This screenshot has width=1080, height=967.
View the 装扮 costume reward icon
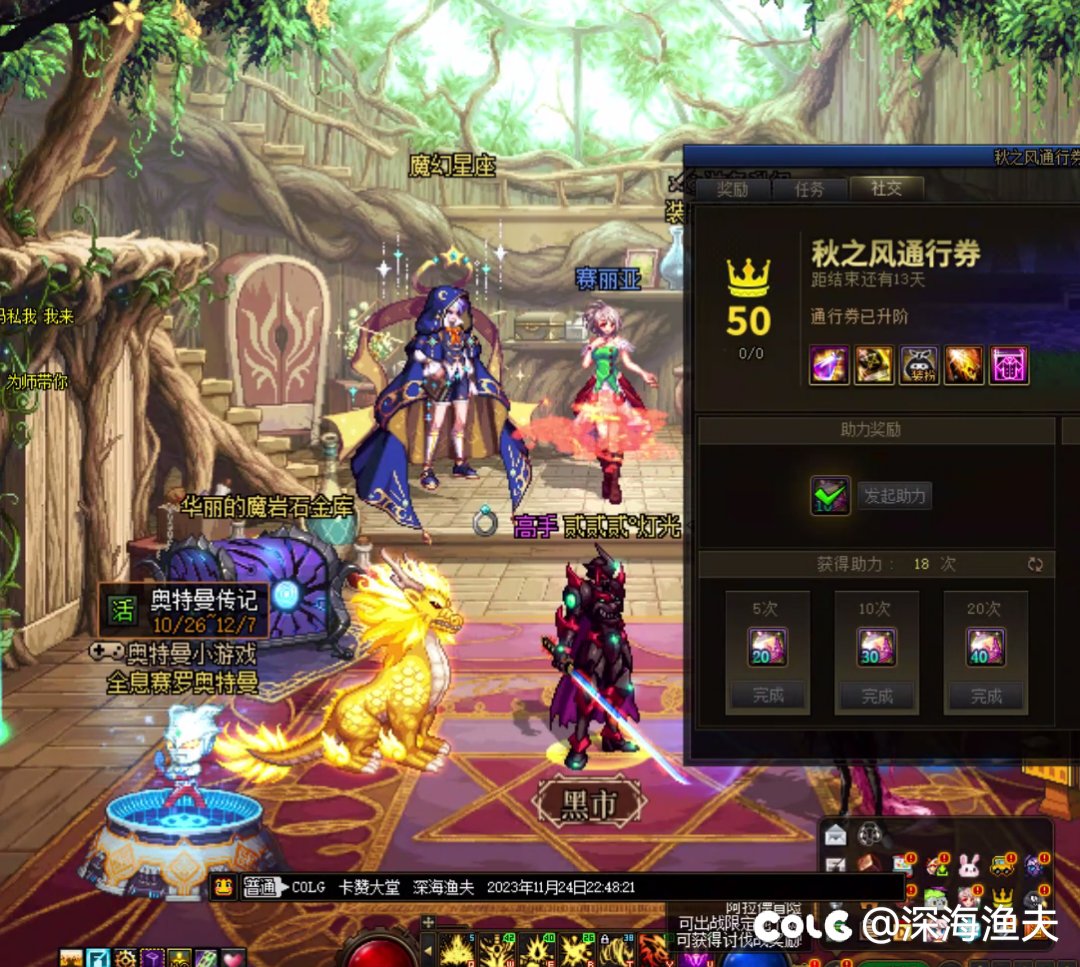[x=919, y=365]
